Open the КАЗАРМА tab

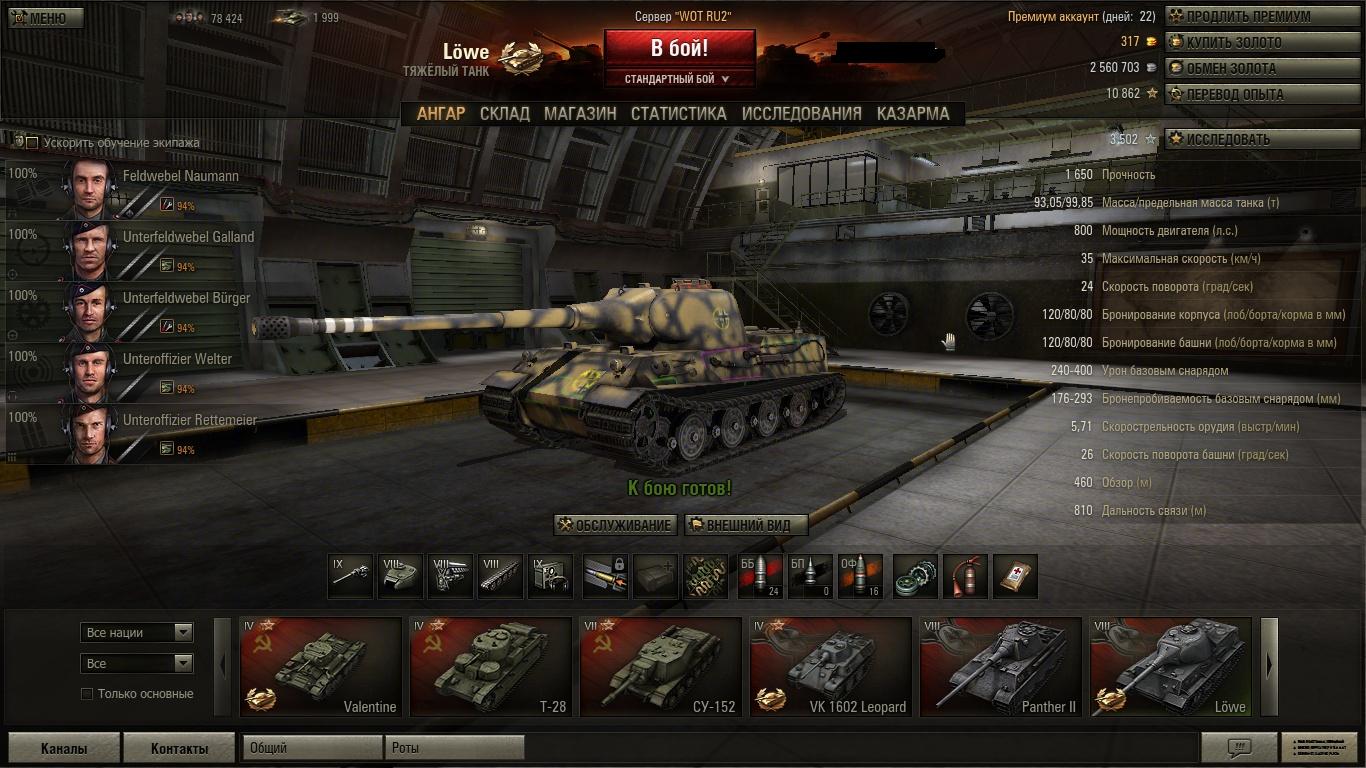coord(913,114)
